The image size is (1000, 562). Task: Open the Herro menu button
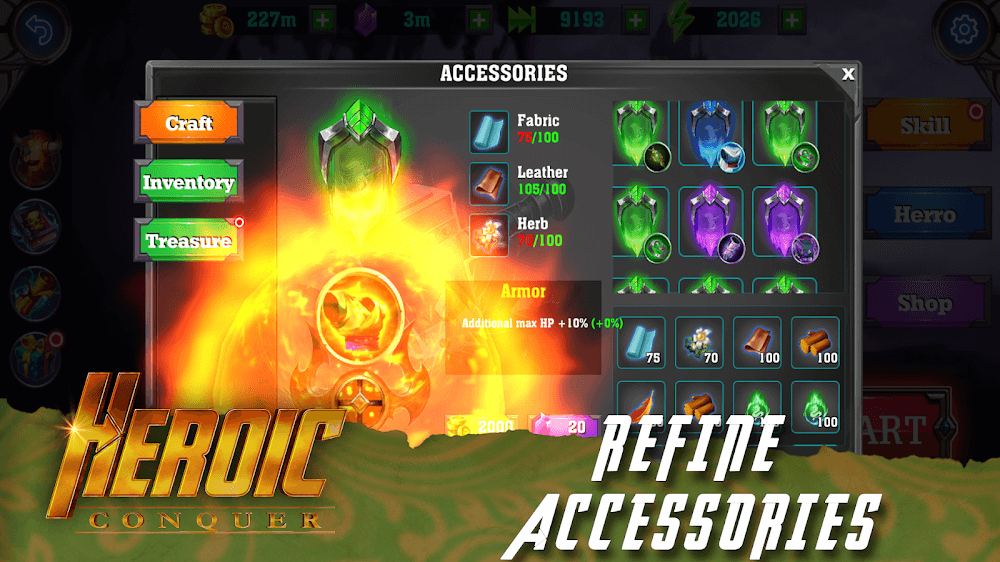point(924,214)
